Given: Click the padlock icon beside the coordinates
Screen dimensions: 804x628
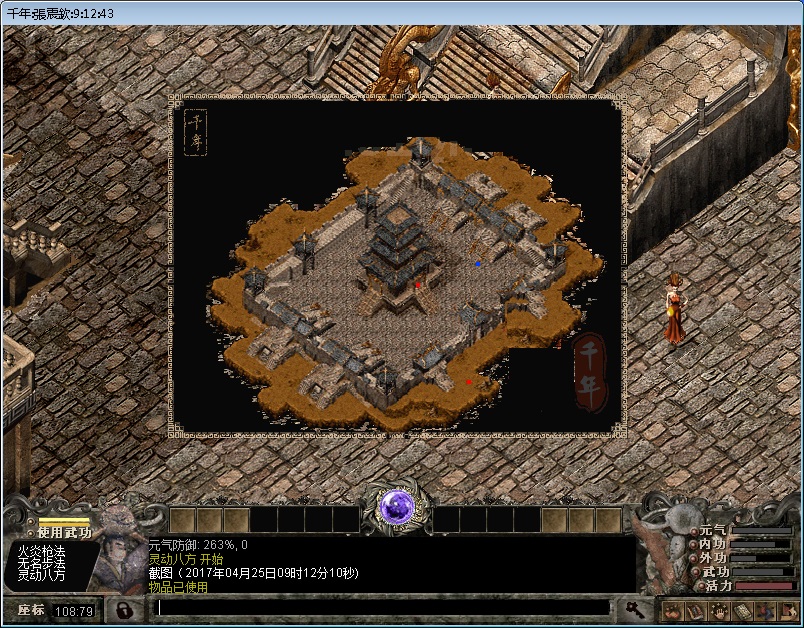Looking at the screenshot, I should [x=125, y=609].
